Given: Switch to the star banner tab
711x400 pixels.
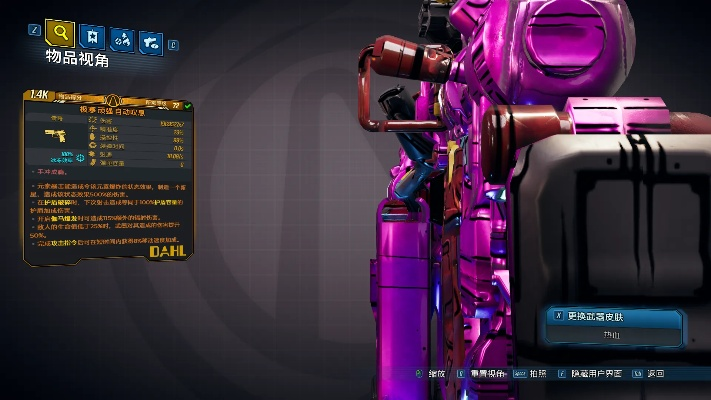Looking at the screenshot, I should (93, 37).
